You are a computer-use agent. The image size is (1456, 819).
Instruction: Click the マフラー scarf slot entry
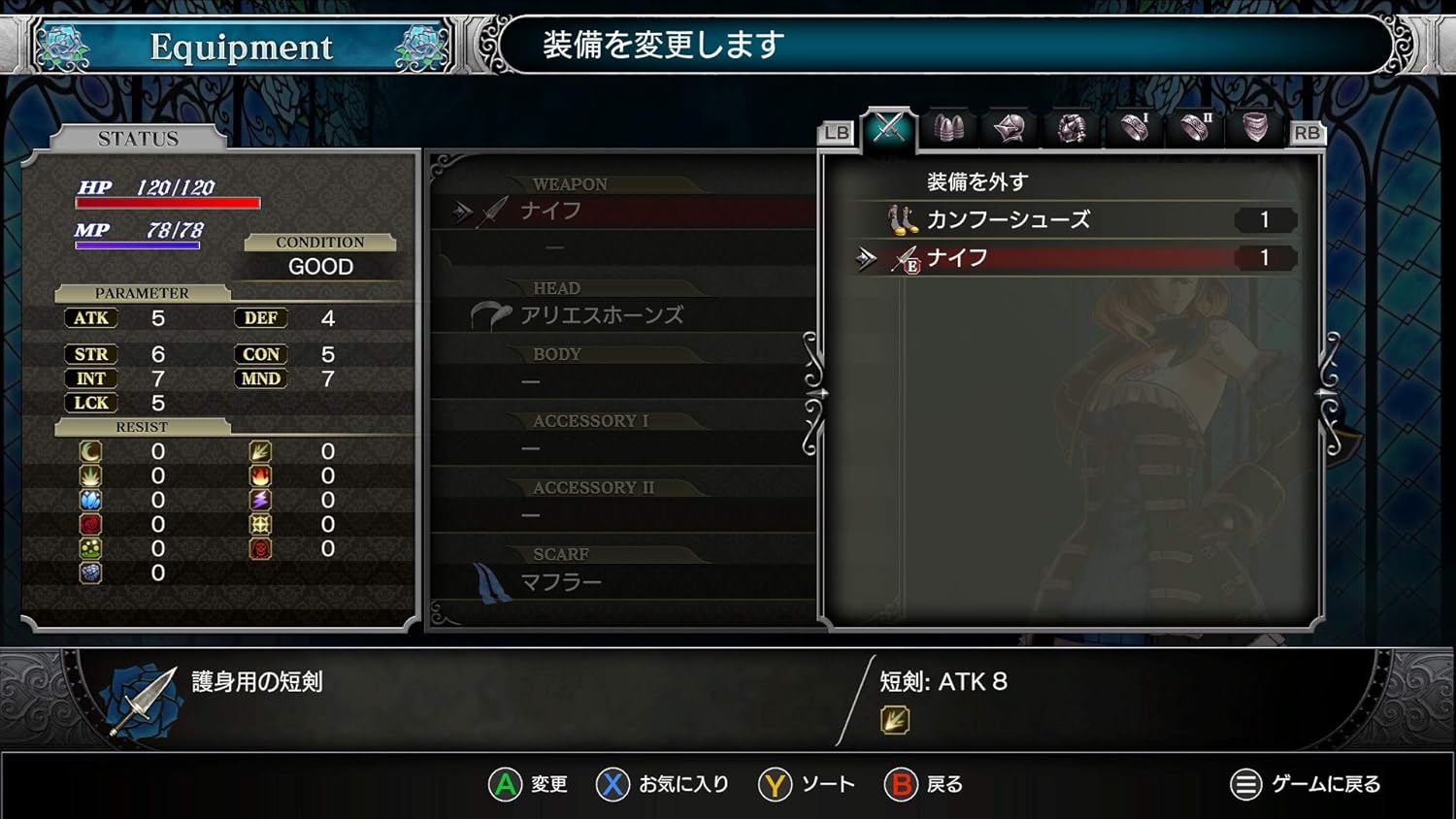click(x=563, y=581)
